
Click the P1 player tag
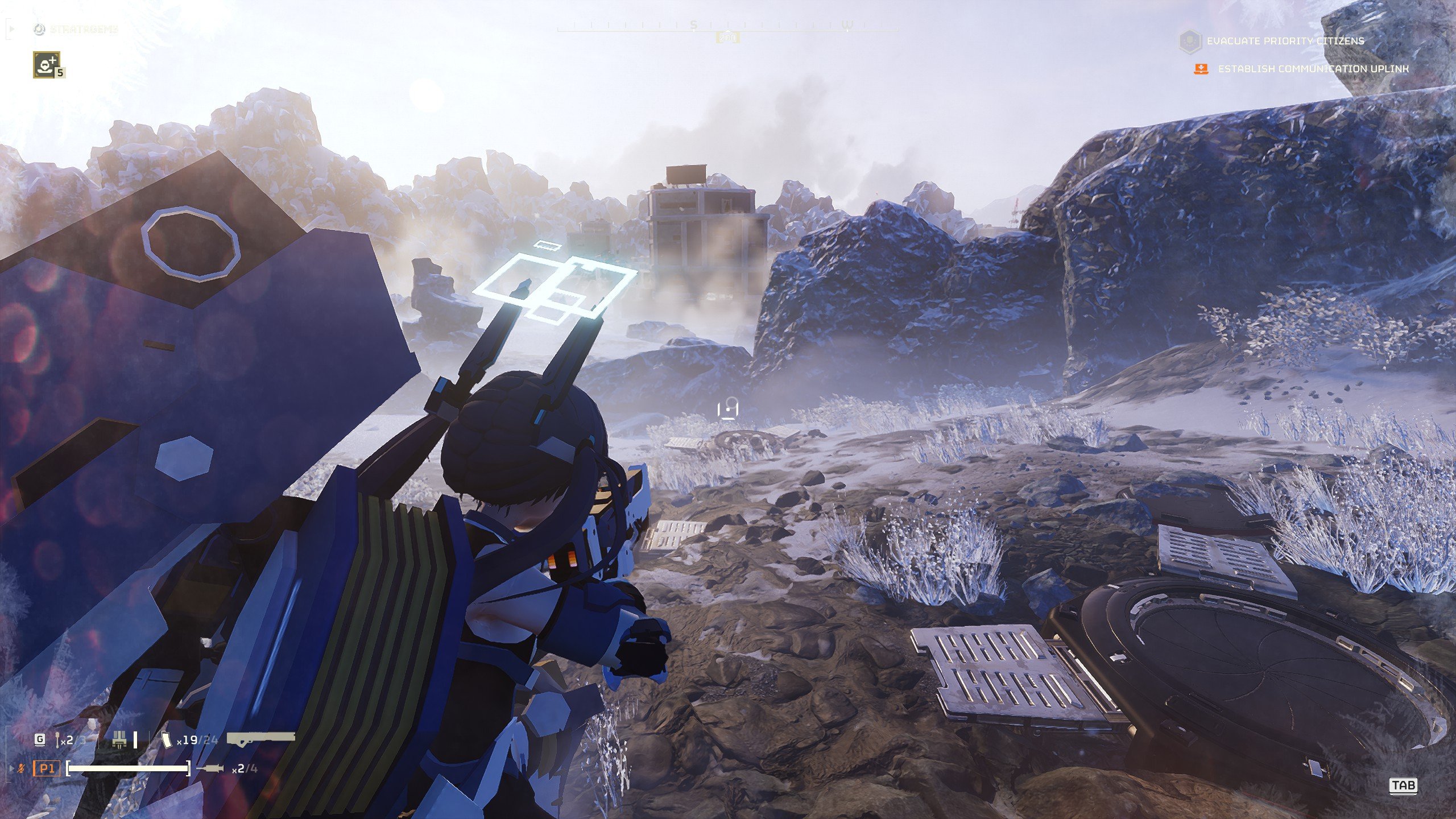(x=46, y=769)
